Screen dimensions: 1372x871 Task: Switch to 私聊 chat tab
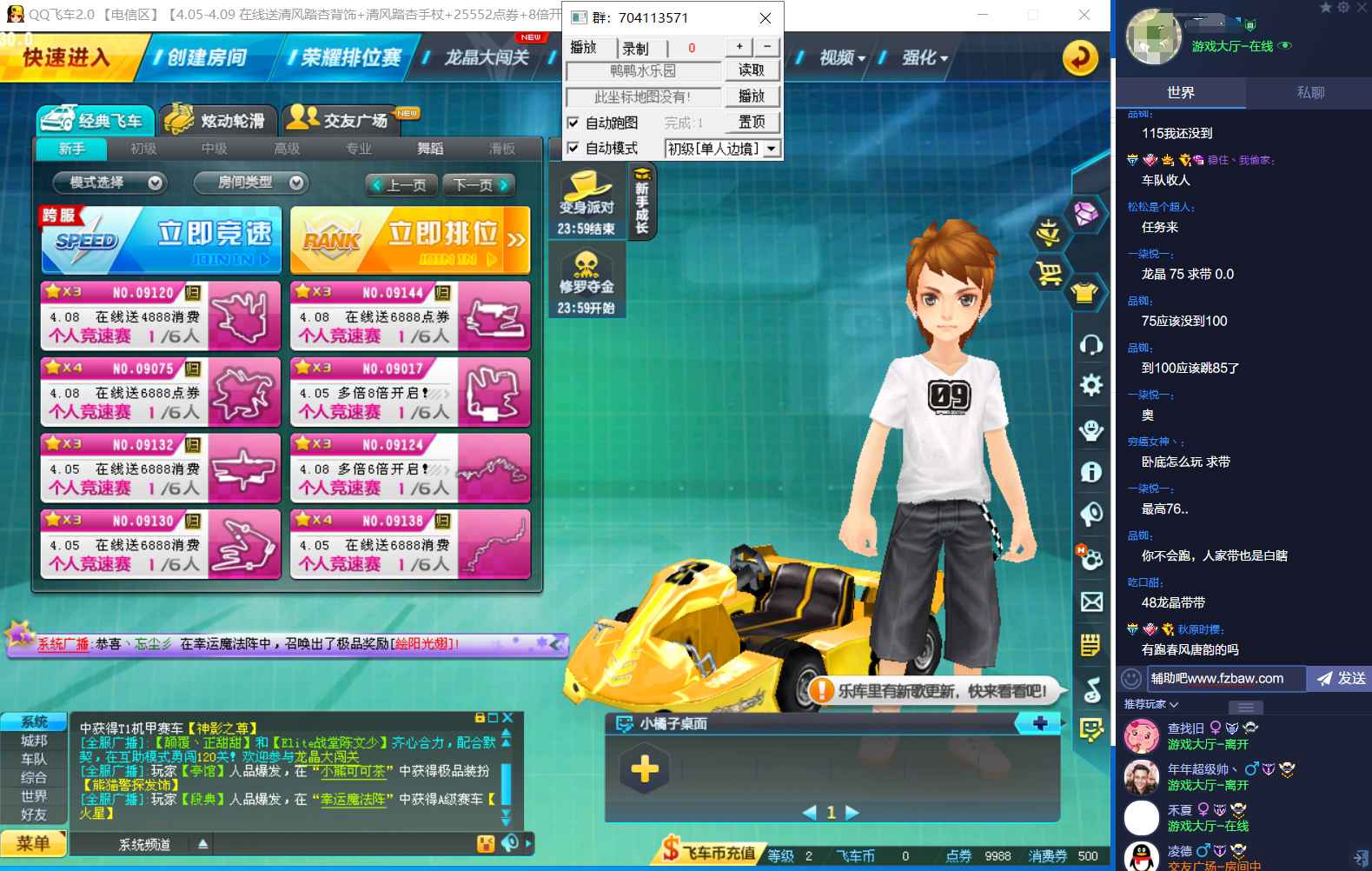click(1309, 92)
